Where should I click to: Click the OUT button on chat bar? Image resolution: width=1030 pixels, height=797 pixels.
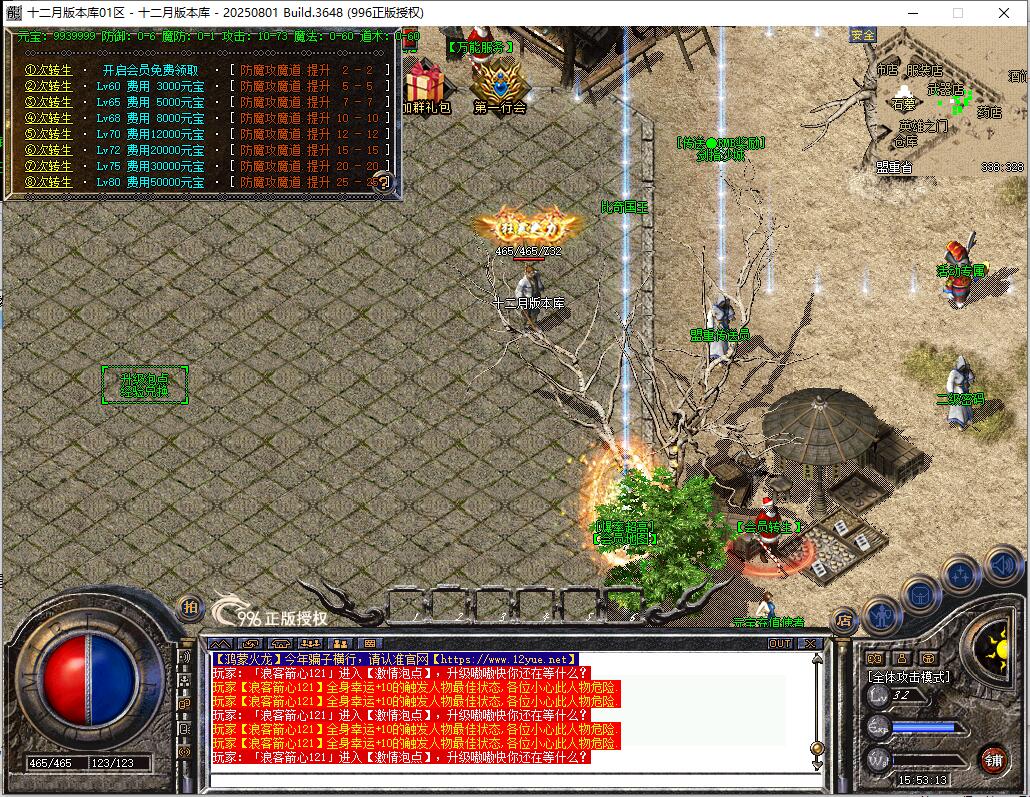[x=779, y=643]
